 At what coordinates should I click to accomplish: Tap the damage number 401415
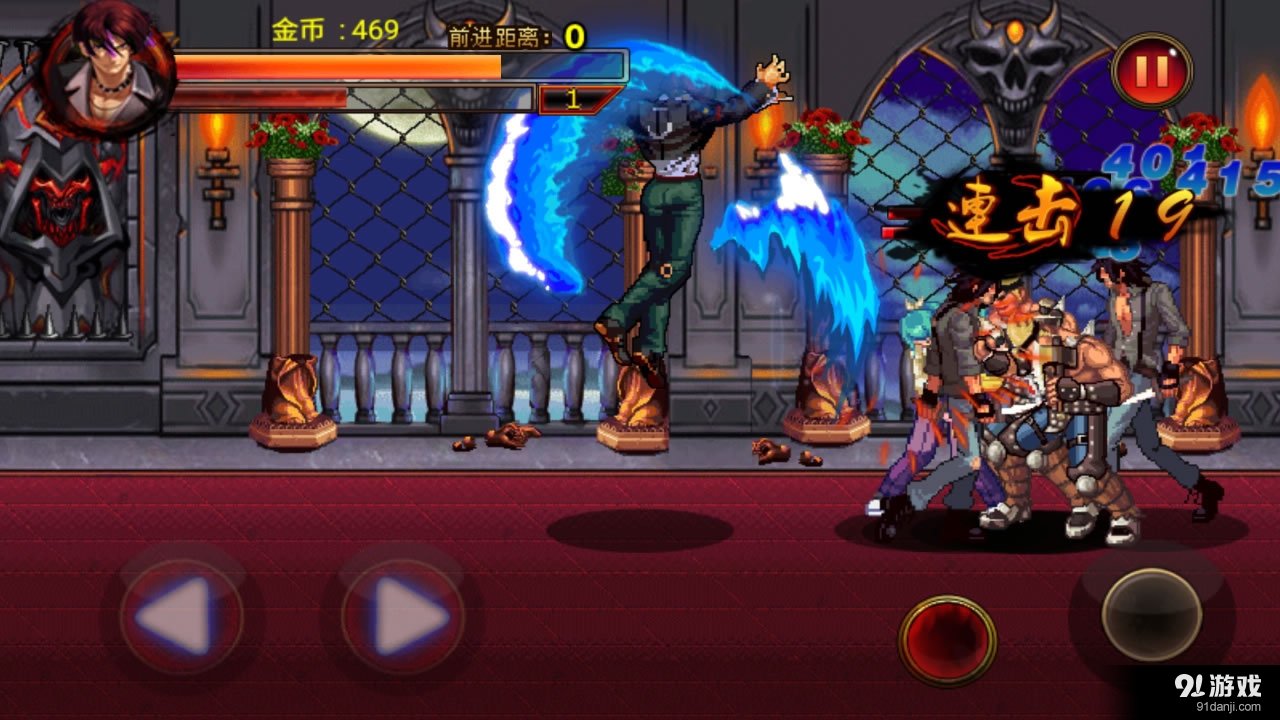click(1180, 170)
